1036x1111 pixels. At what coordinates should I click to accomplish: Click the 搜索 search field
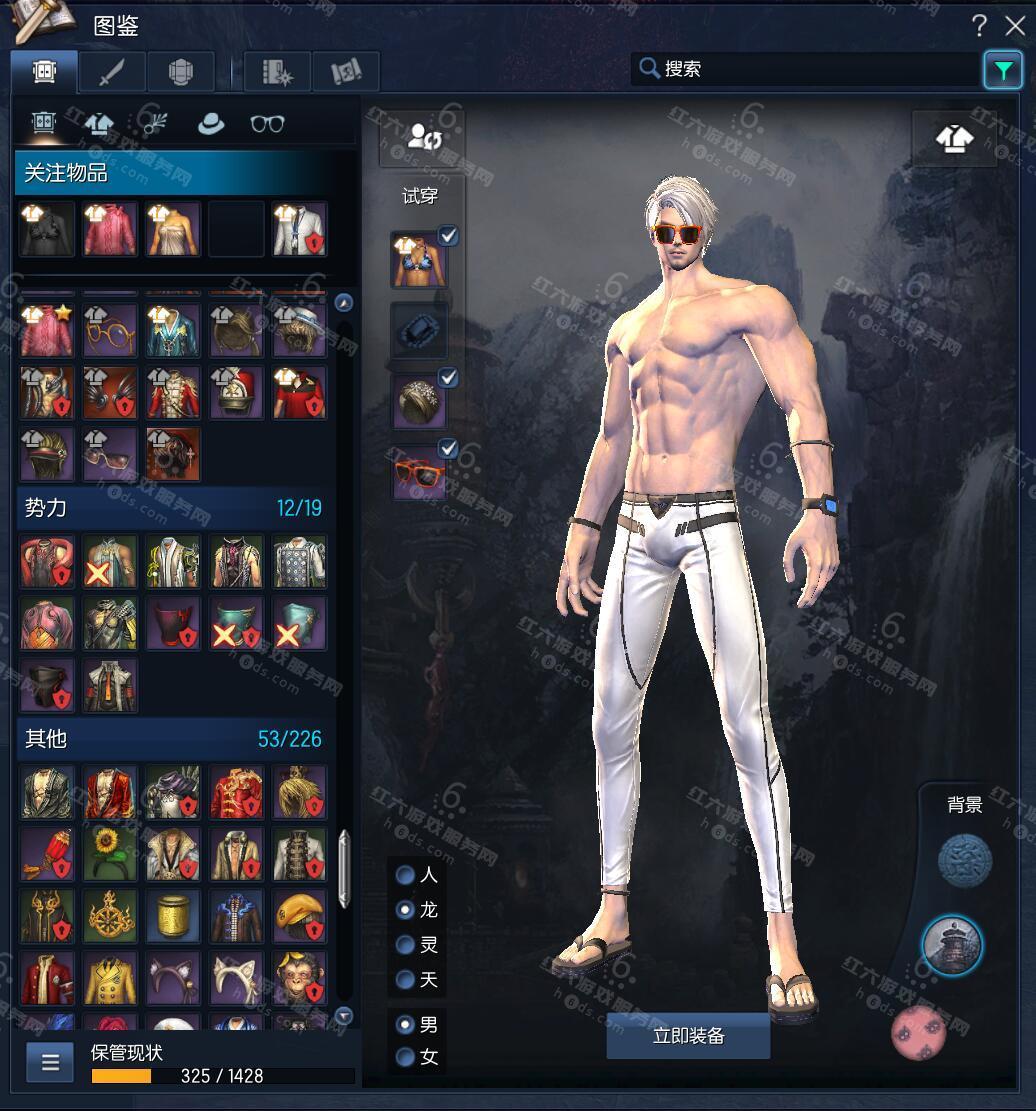click(808, 69)
